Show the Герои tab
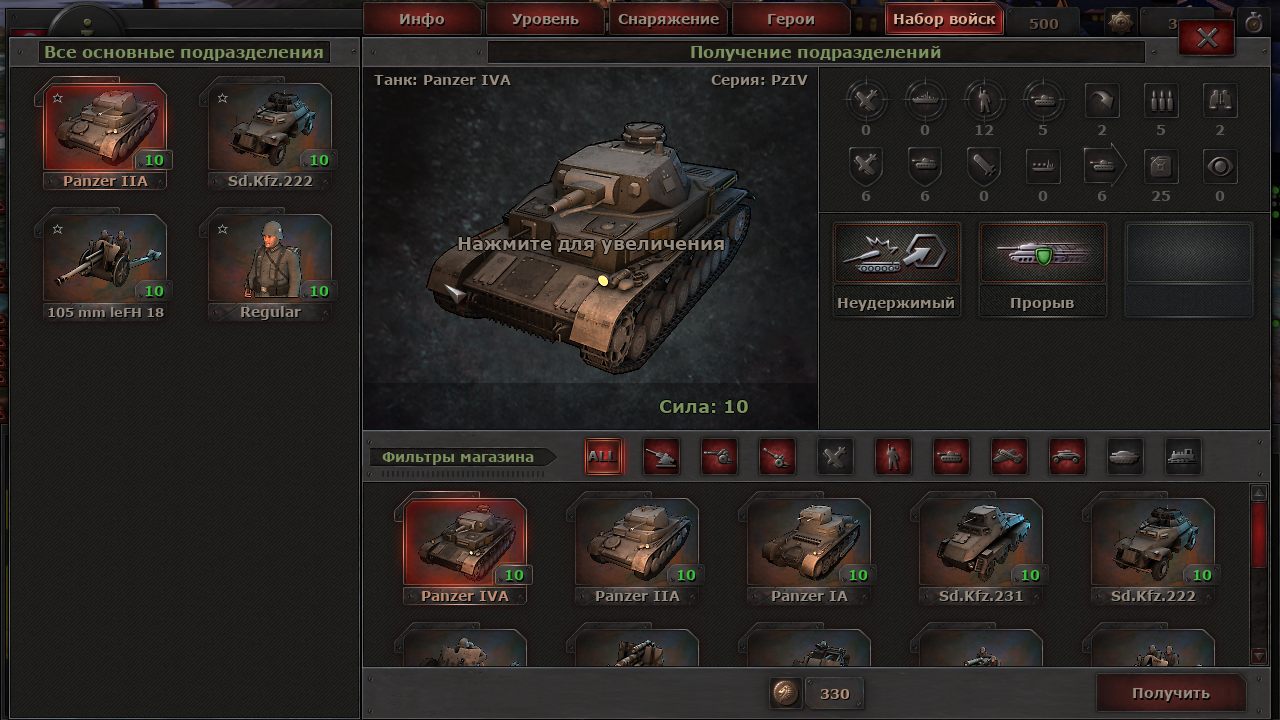 791,19
